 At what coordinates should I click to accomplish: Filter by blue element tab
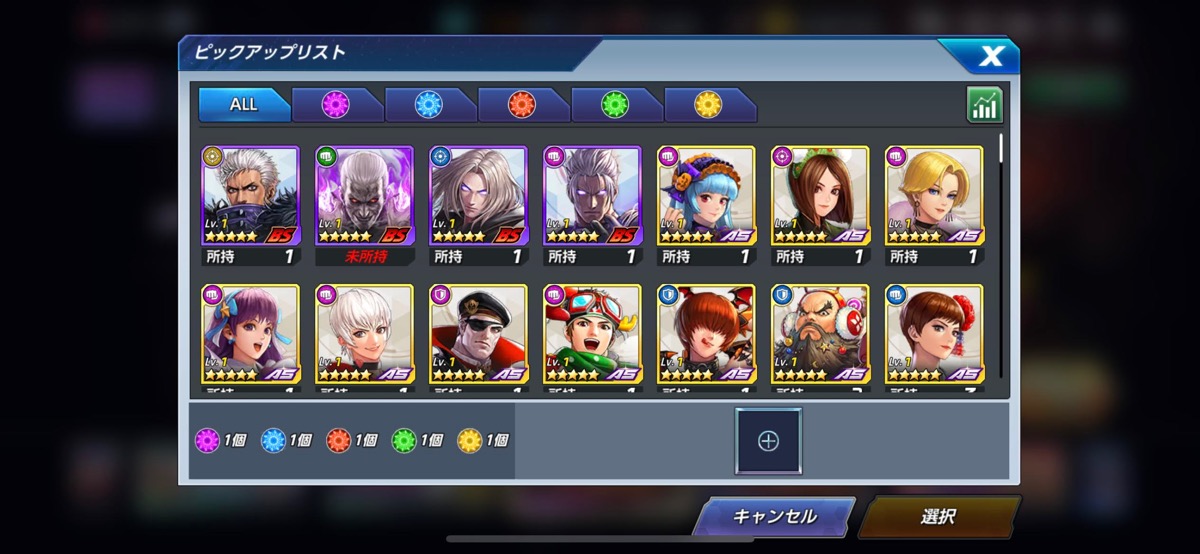pos(429,105)
